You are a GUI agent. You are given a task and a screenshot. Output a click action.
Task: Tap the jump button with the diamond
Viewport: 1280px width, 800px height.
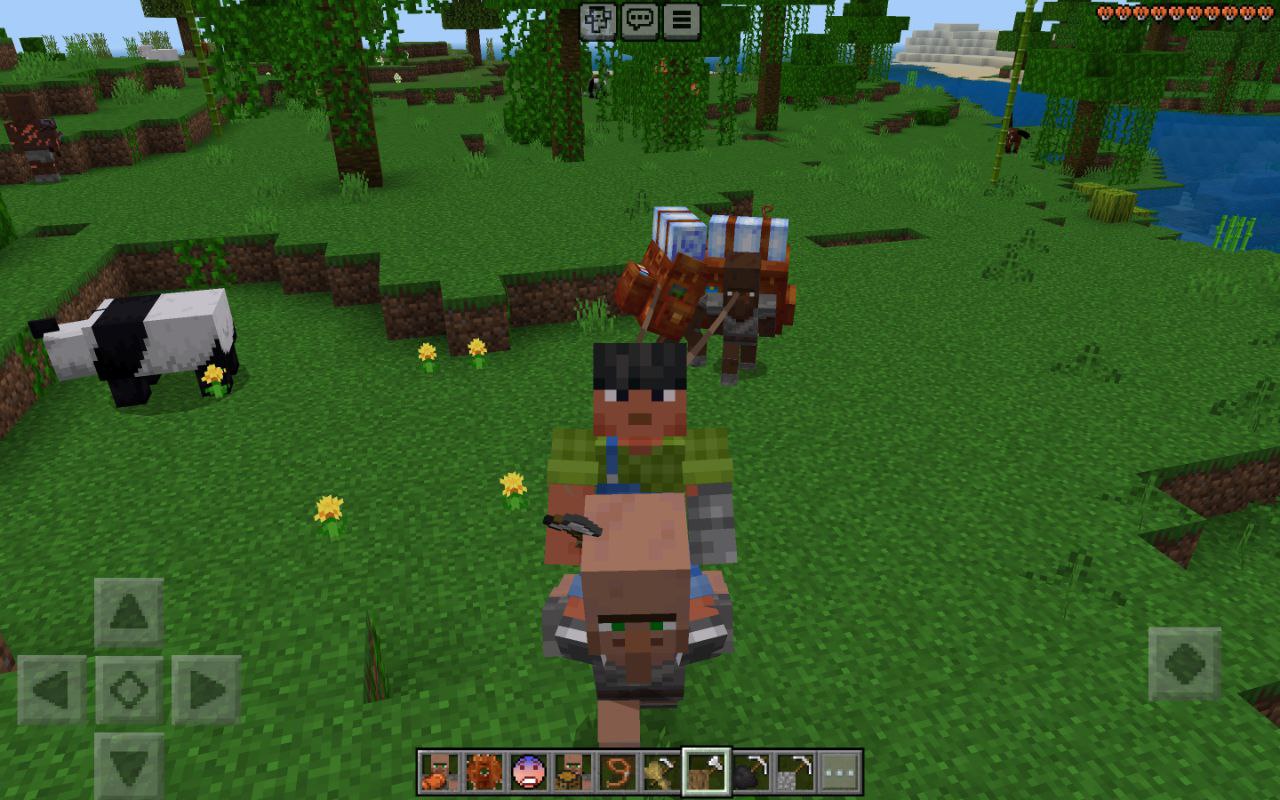(1185, 664)
